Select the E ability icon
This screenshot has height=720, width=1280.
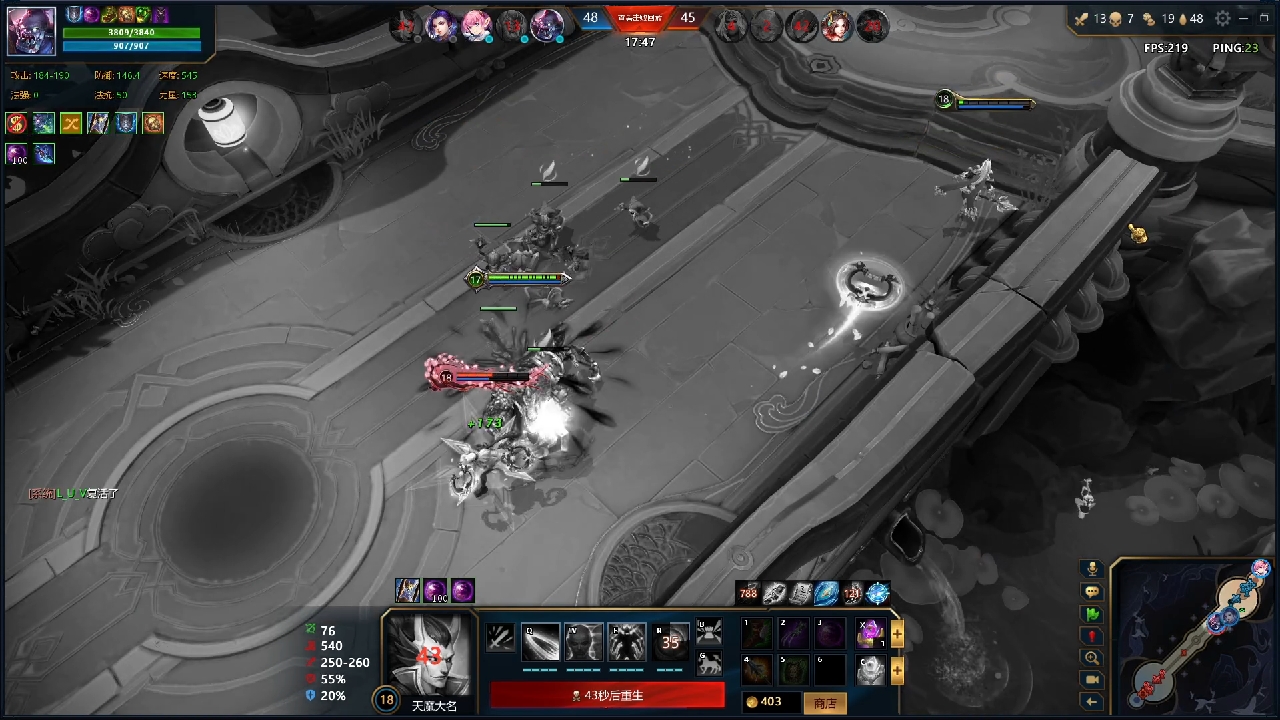point(627,642)
